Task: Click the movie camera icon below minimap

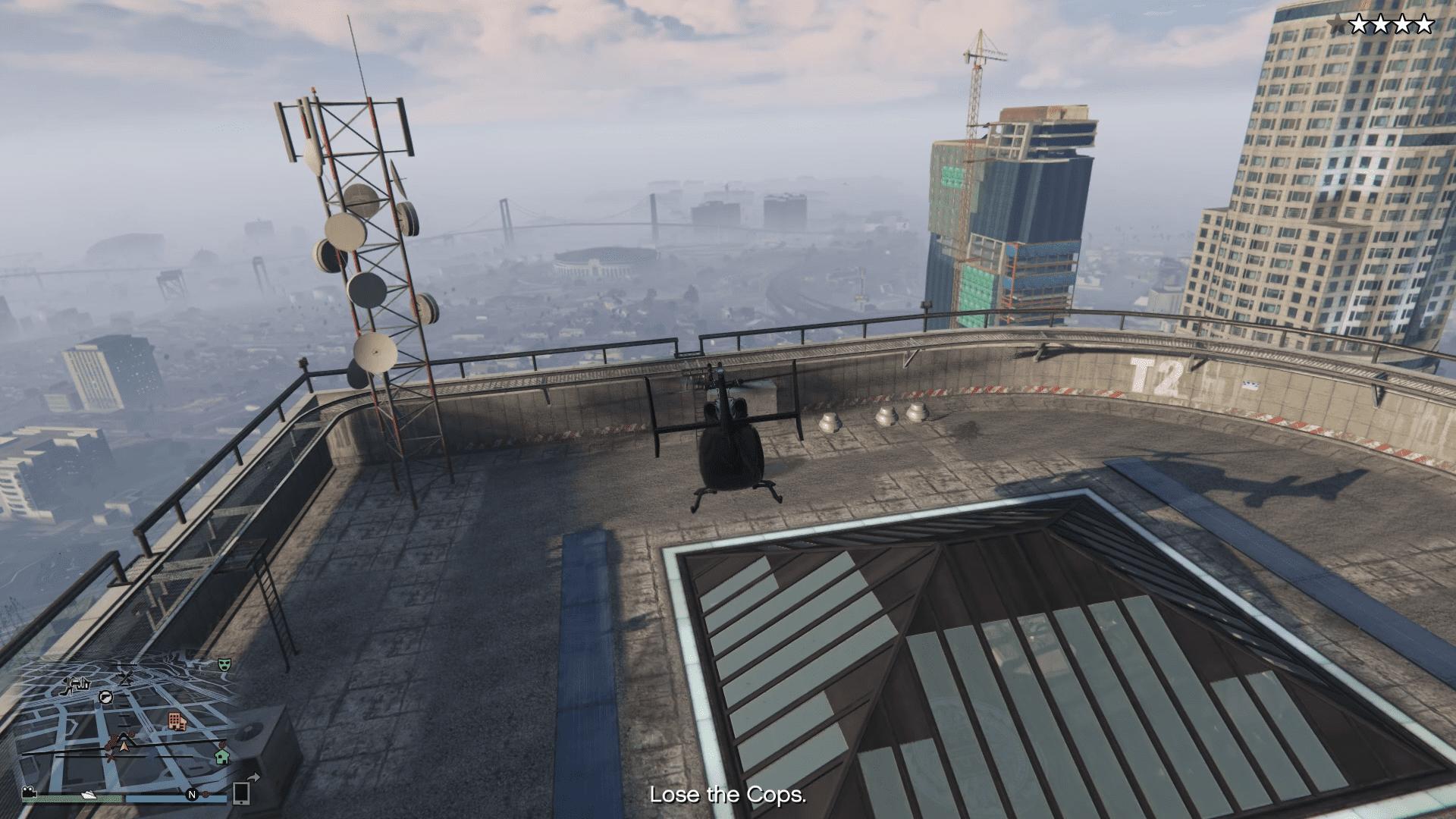Action: pyautogui.click(x=29, y=793)
